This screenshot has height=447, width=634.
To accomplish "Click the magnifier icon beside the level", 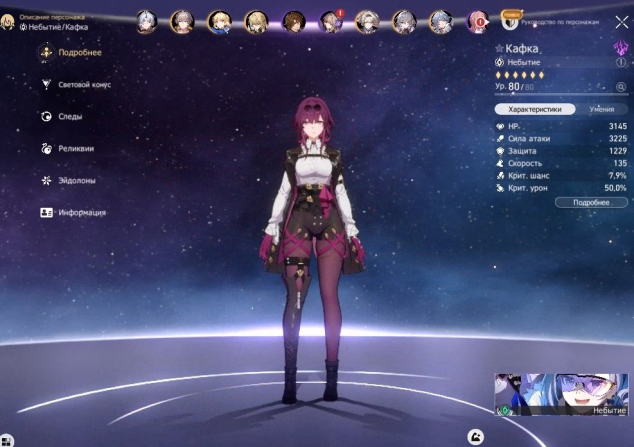I will pyautogui.click(x=620, y=87).
